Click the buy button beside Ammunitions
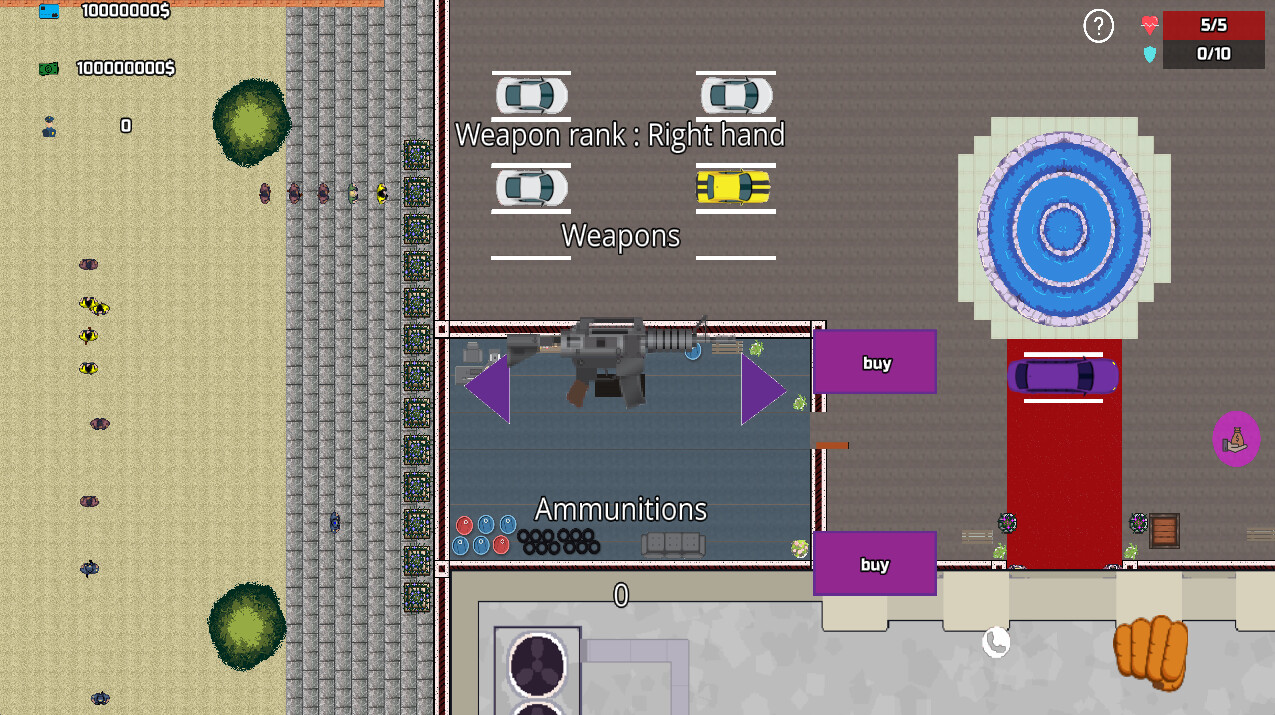1275x715 pixels. [875, 564]
